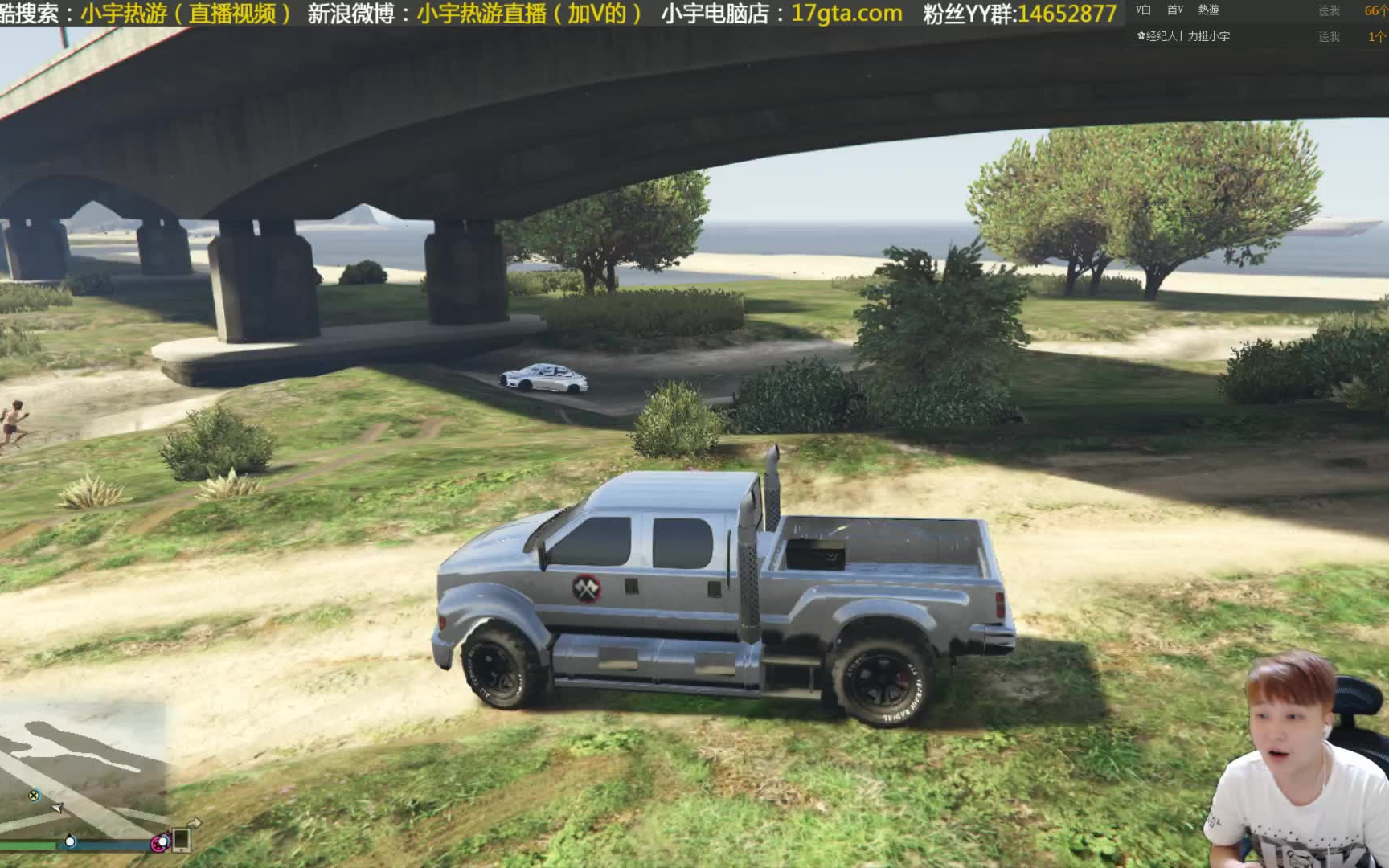
Task: Click the V badge on the V白 label
Action: 1137,10
